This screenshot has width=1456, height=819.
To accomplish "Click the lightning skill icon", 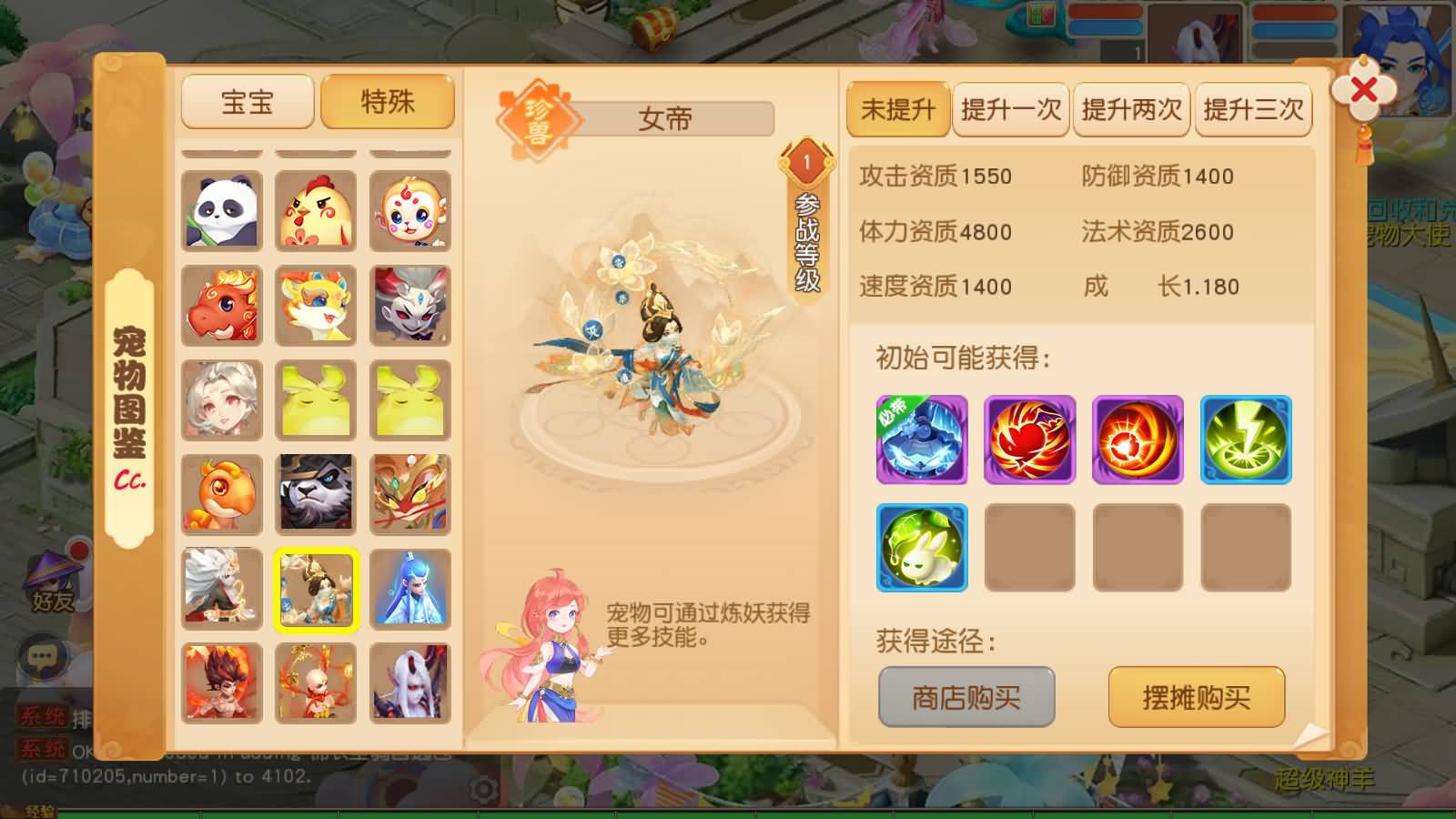I will (1245, 440).
